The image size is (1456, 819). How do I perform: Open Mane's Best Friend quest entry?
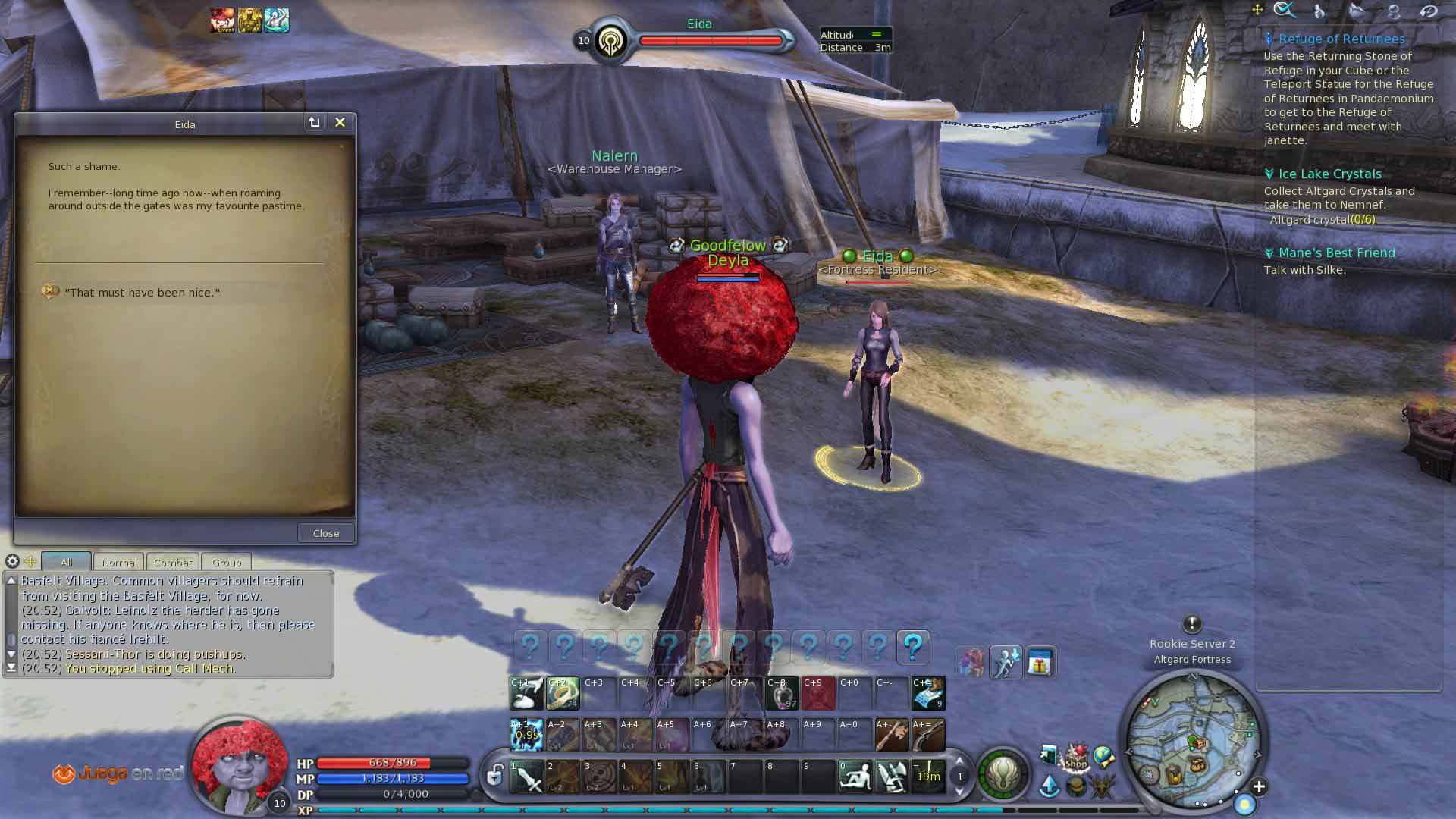1336,253
